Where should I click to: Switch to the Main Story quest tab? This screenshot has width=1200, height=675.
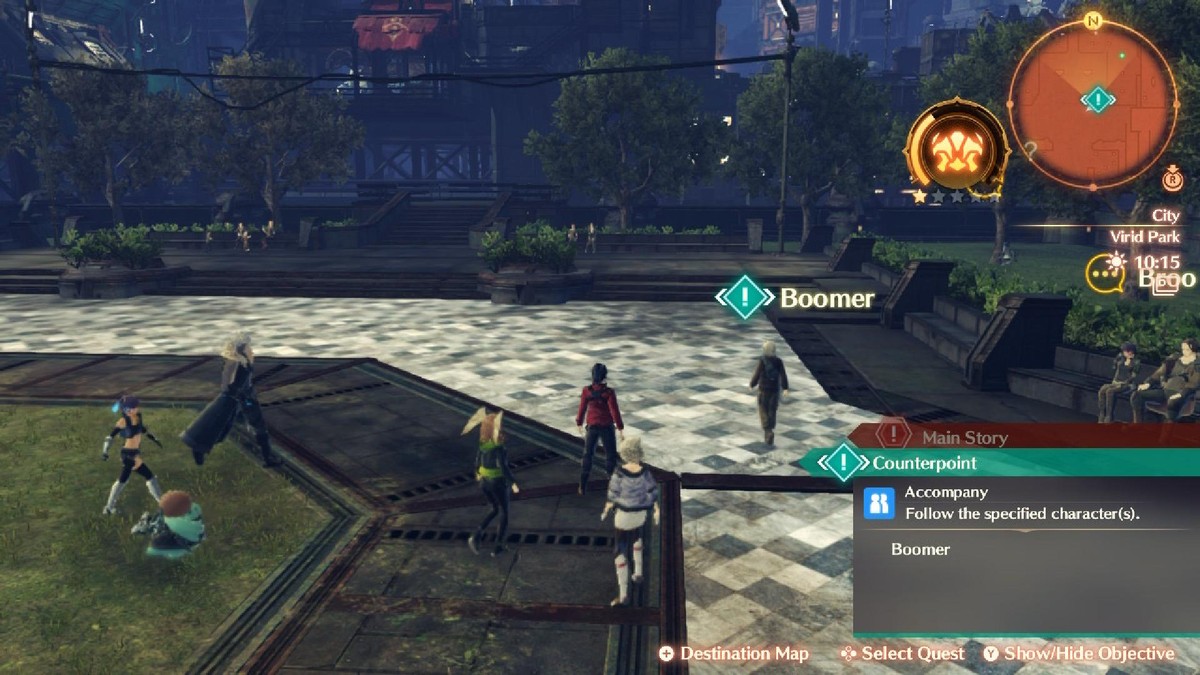pyautogui.click(x=963, y=437)
